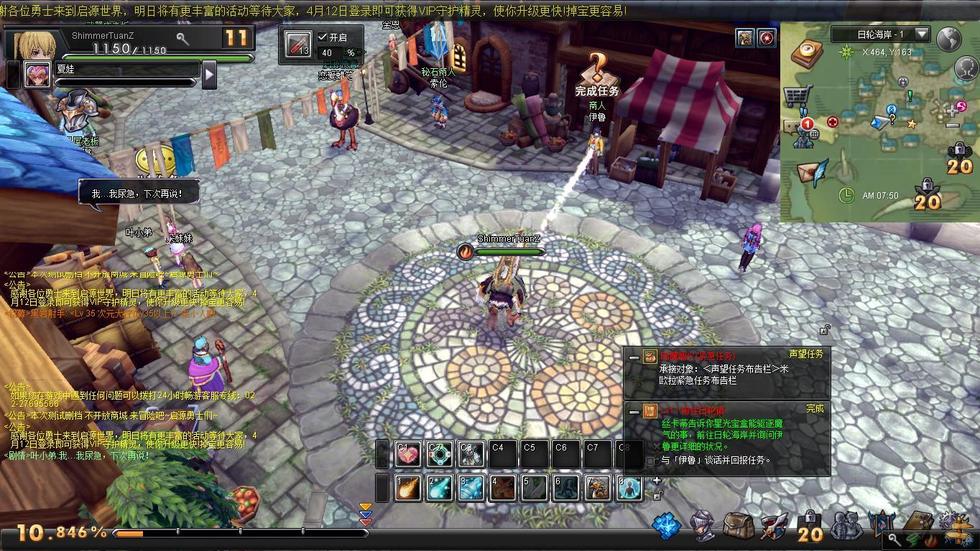Use the pink heart item in slot C1

coord(407,454)
